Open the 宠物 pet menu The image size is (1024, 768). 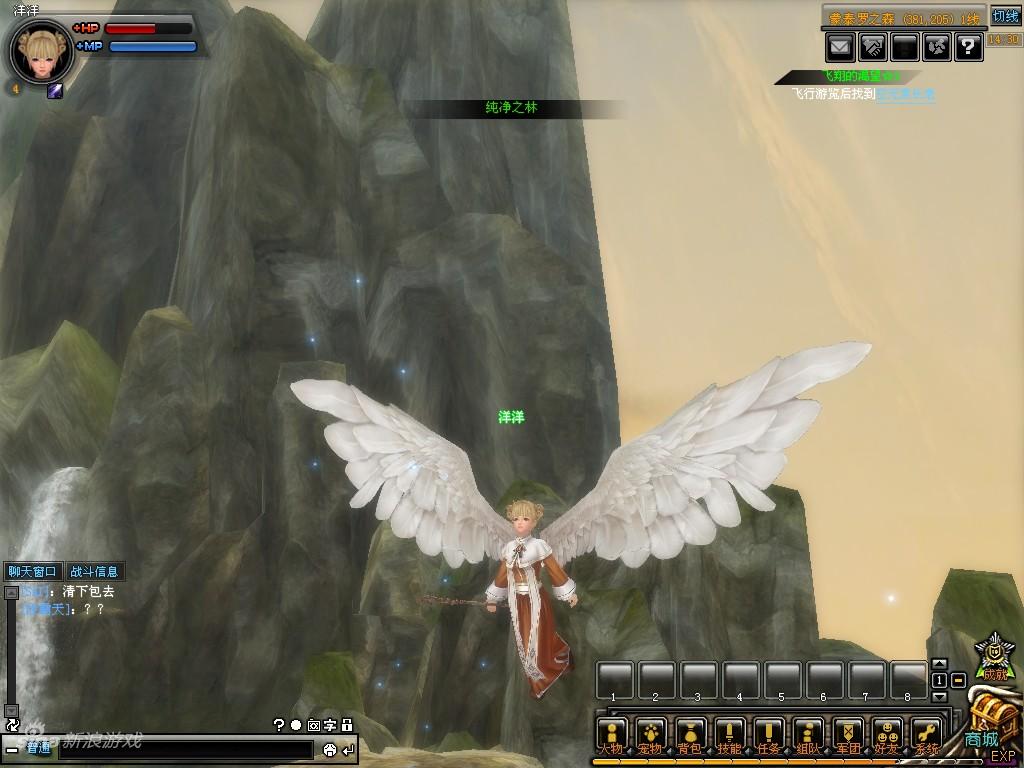pyautogui.click(x=651, y=734)
